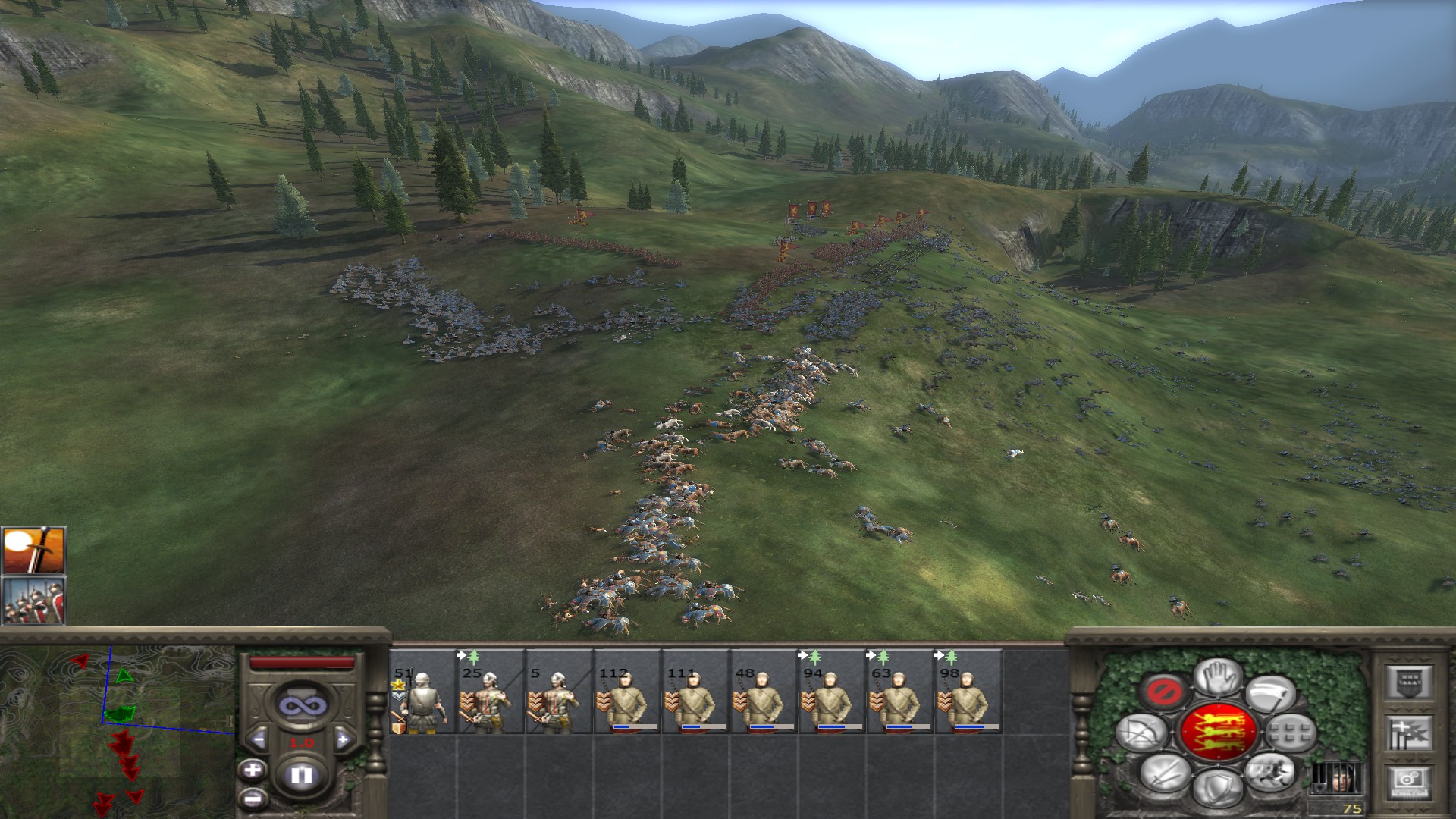The height and width of the screenshot is (819, 1456).
Task: Zoom out the battle minimap
Action: pyautogui.click(x=253, y=798)
